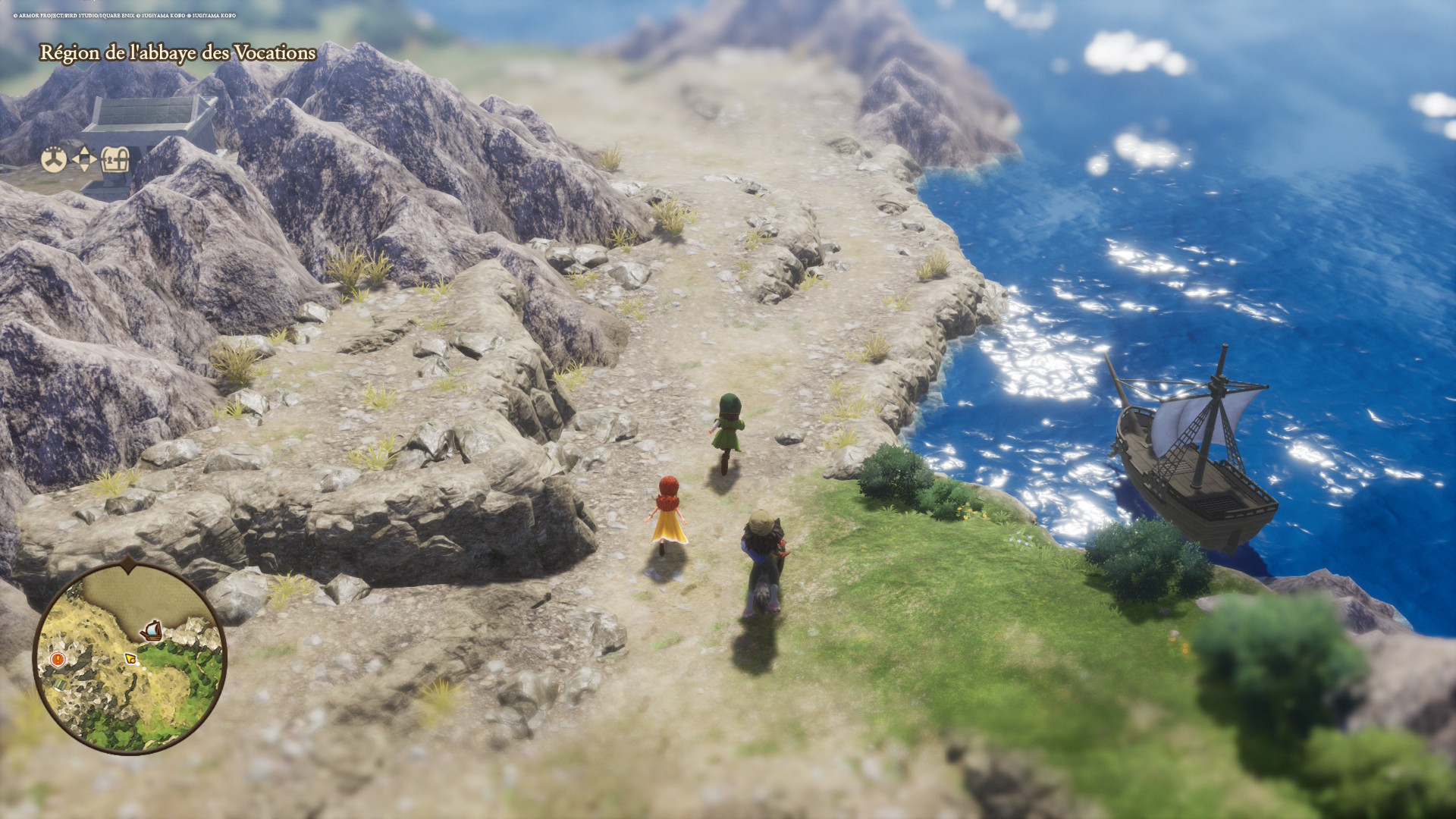Viewport: 1456px width, 819px height.
Task: Open the circular minimap
Action: (130, 658)
